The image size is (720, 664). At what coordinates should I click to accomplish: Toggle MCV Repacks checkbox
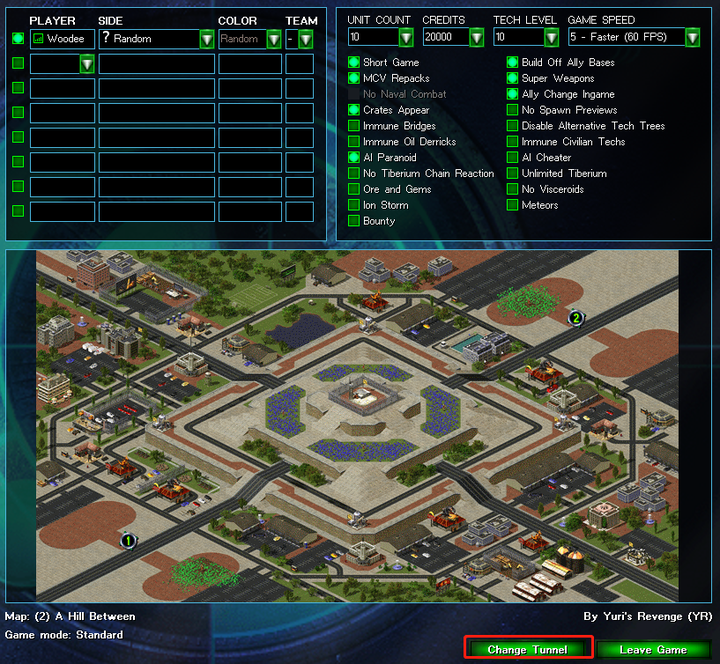[x=354, y=78]
